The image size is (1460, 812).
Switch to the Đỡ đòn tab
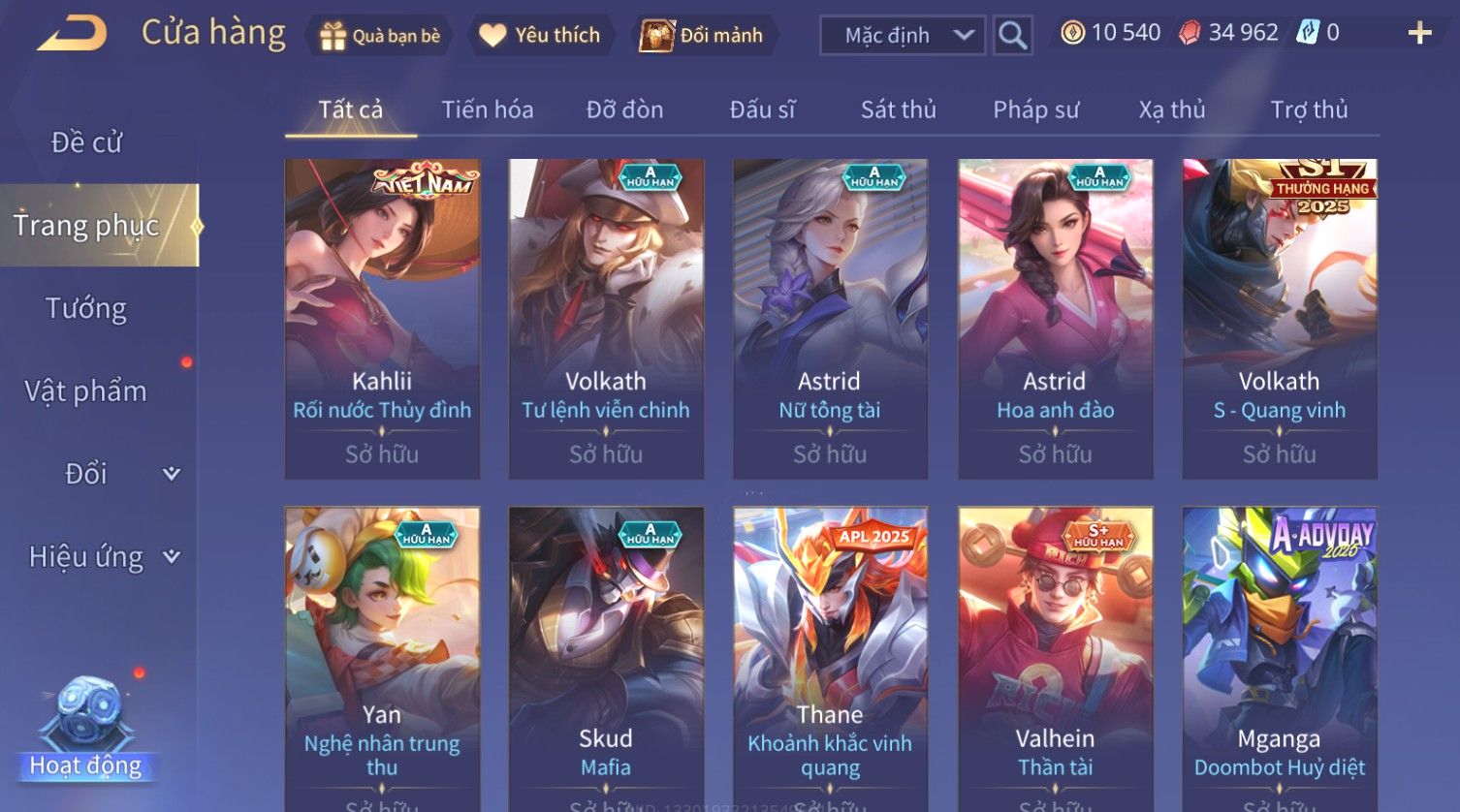point(624,109)
